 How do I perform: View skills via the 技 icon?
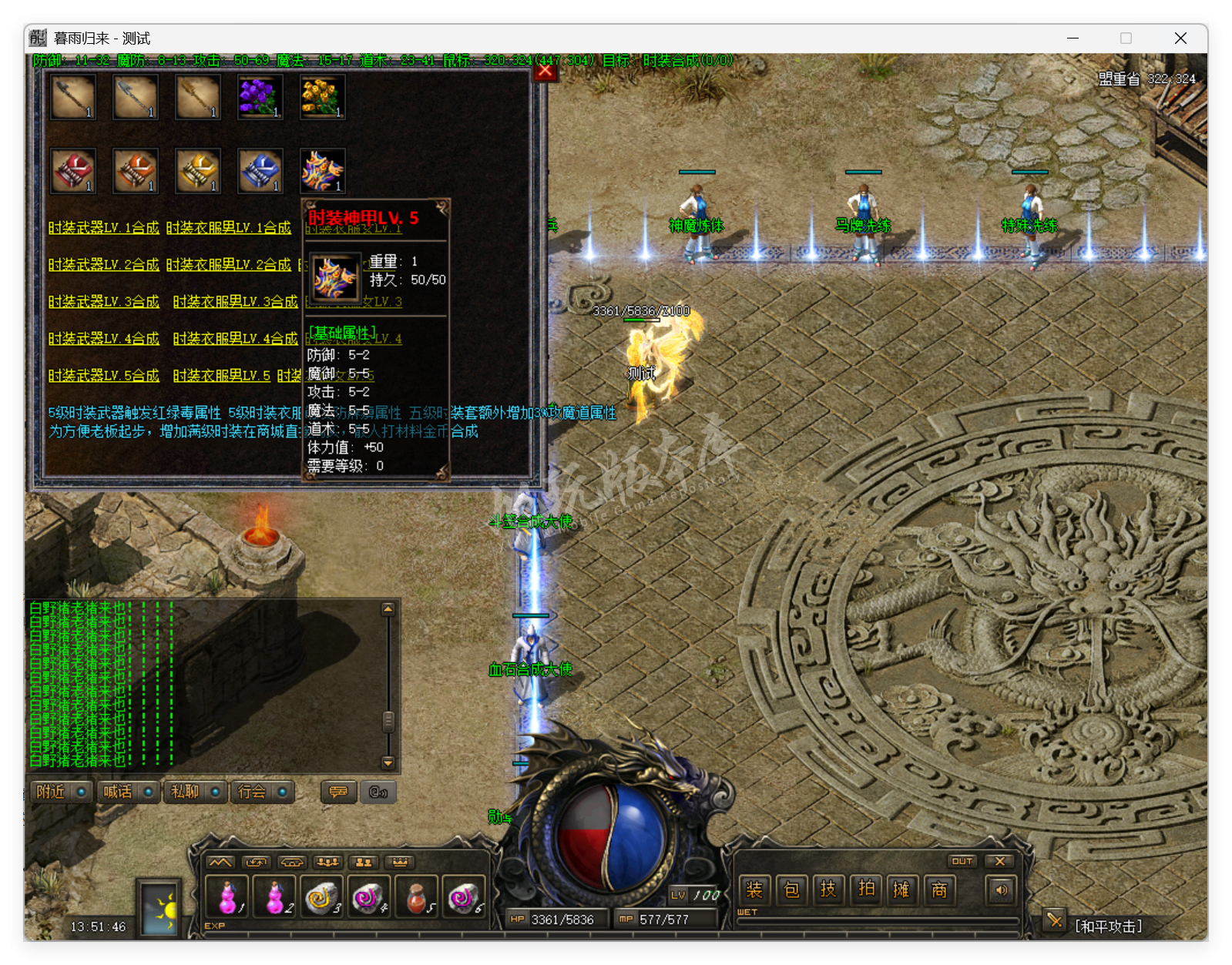pos(829,890)
